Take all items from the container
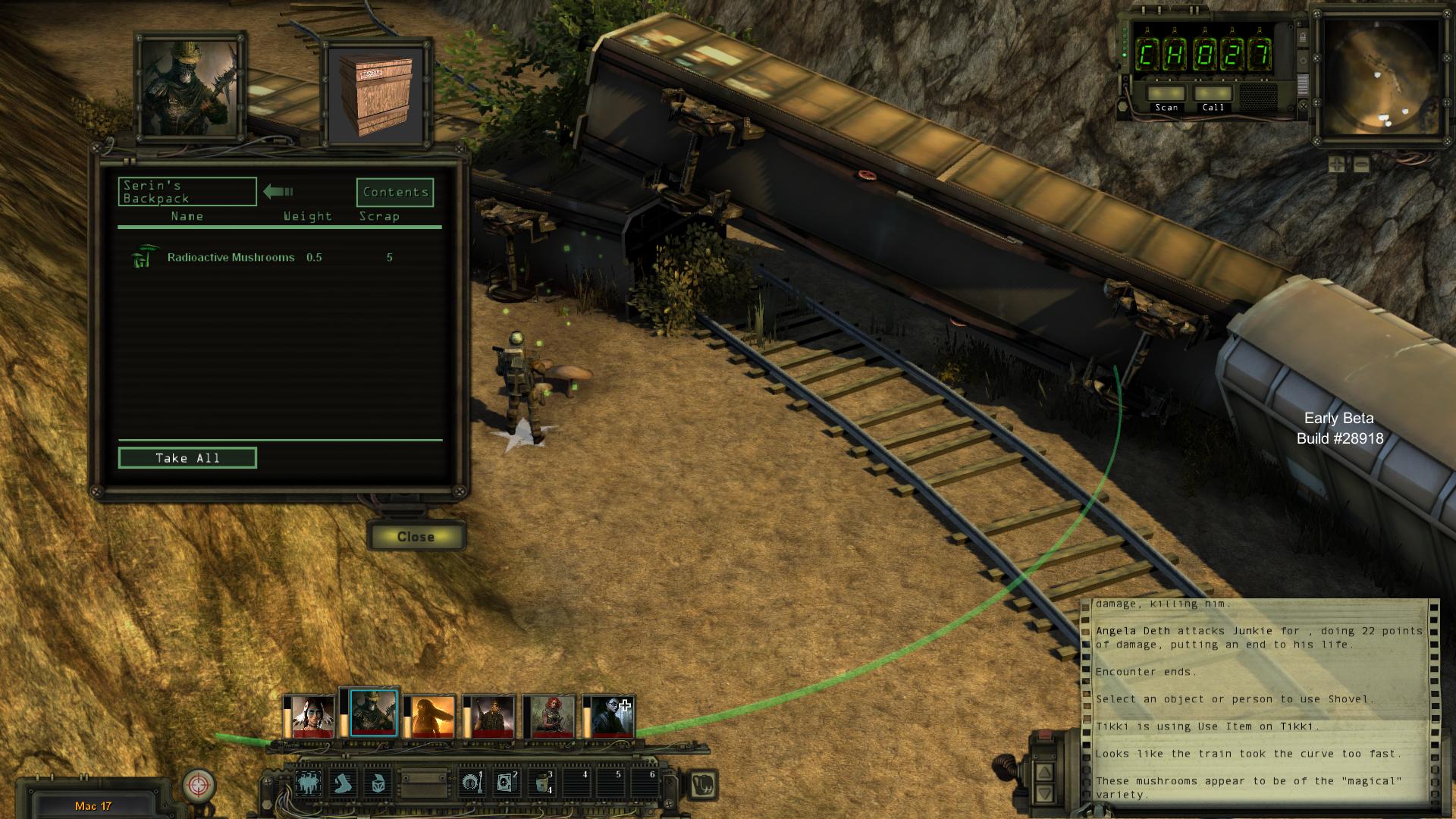The height and width of the screenshot is (819, 1456). (187, 458)
